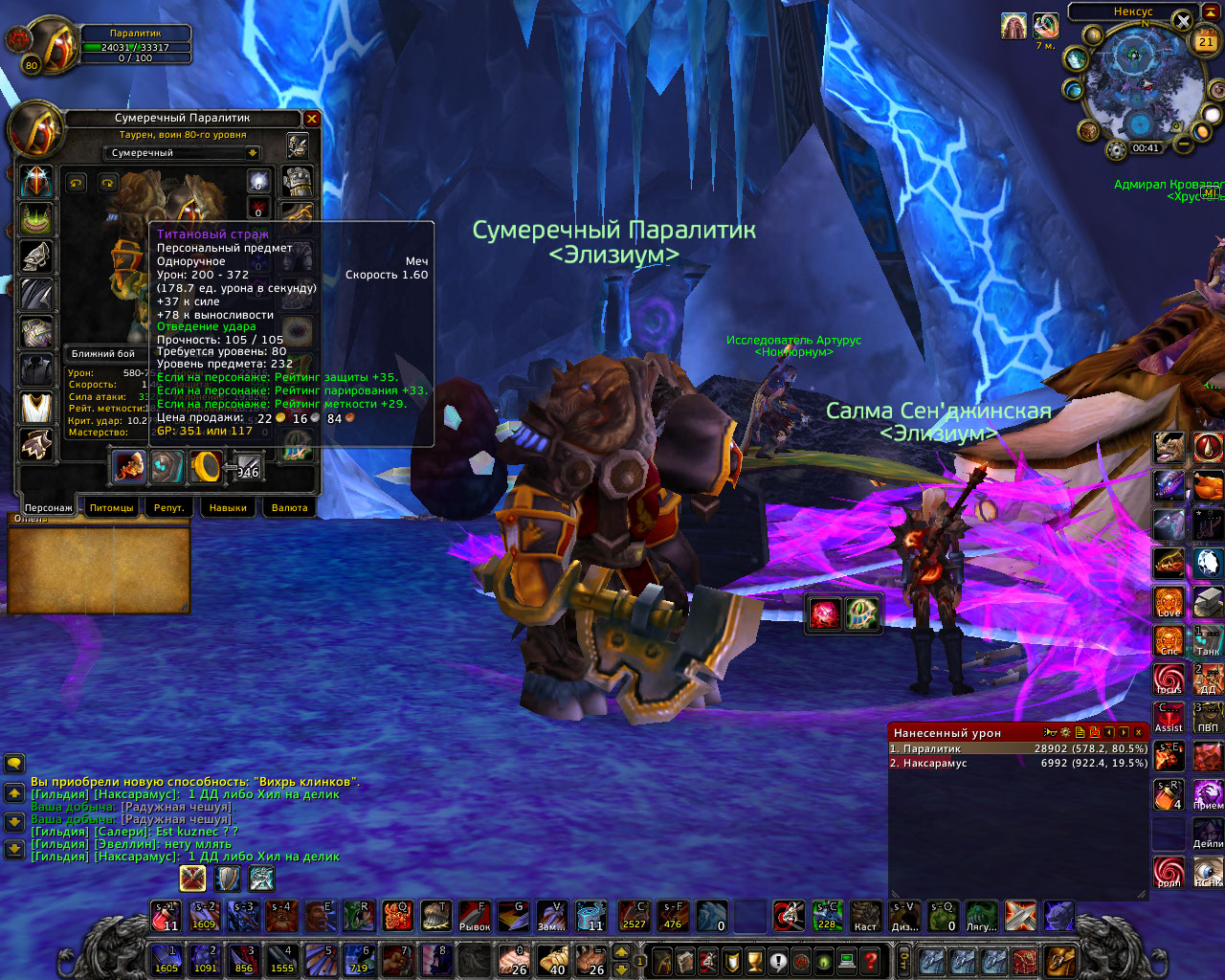
Task: Open the Репут. reputation tab
Action: tap(169, 507)
